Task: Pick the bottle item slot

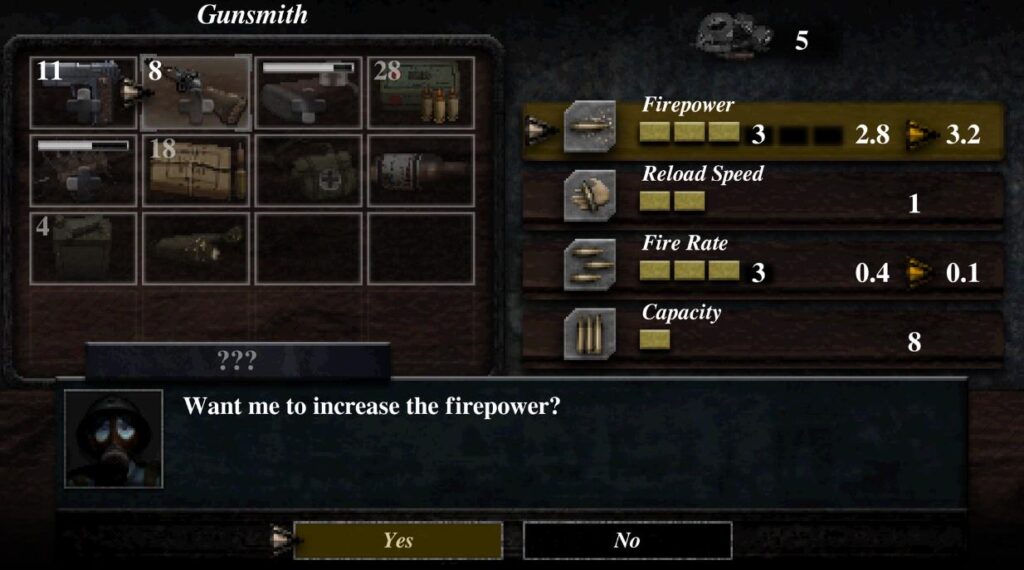Action: click(421, 170)
